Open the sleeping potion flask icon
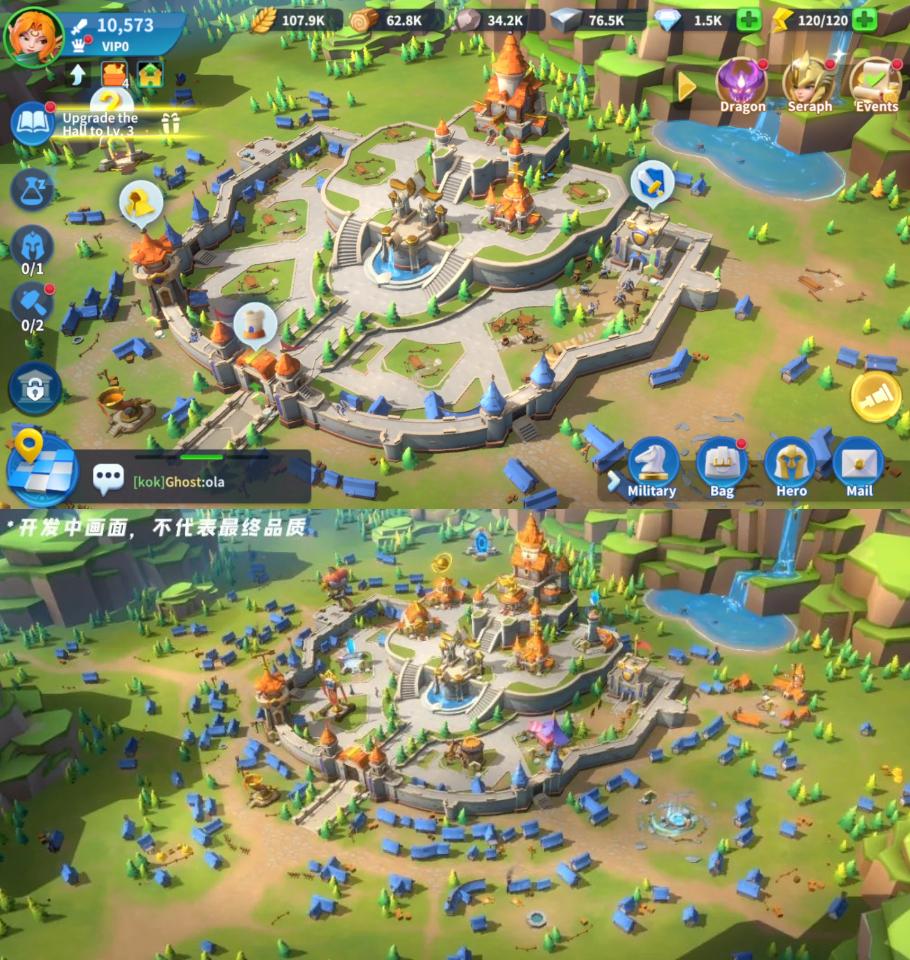 click(32, 188)
